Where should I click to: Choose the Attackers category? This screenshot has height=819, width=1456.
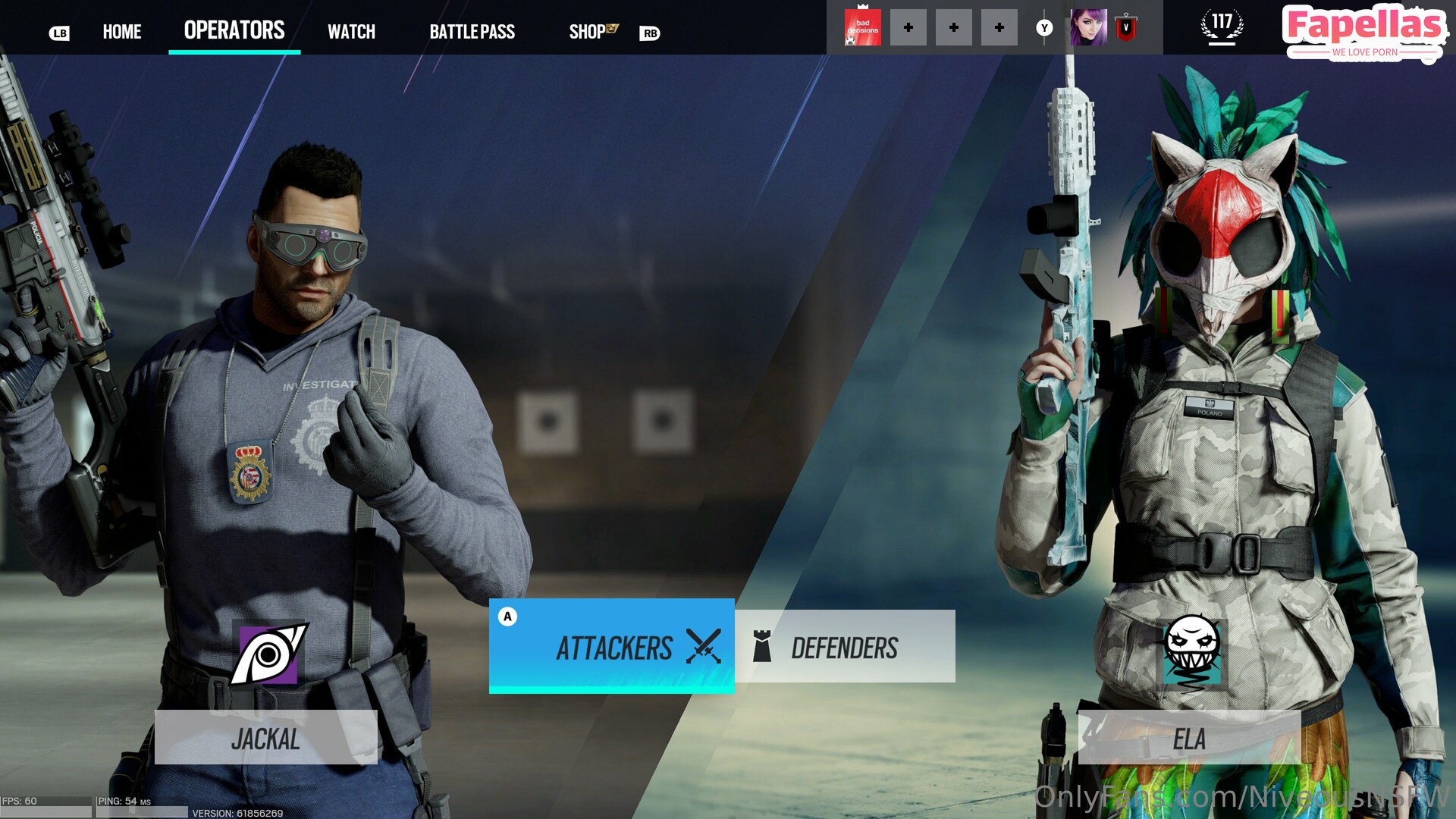point(611,646)
